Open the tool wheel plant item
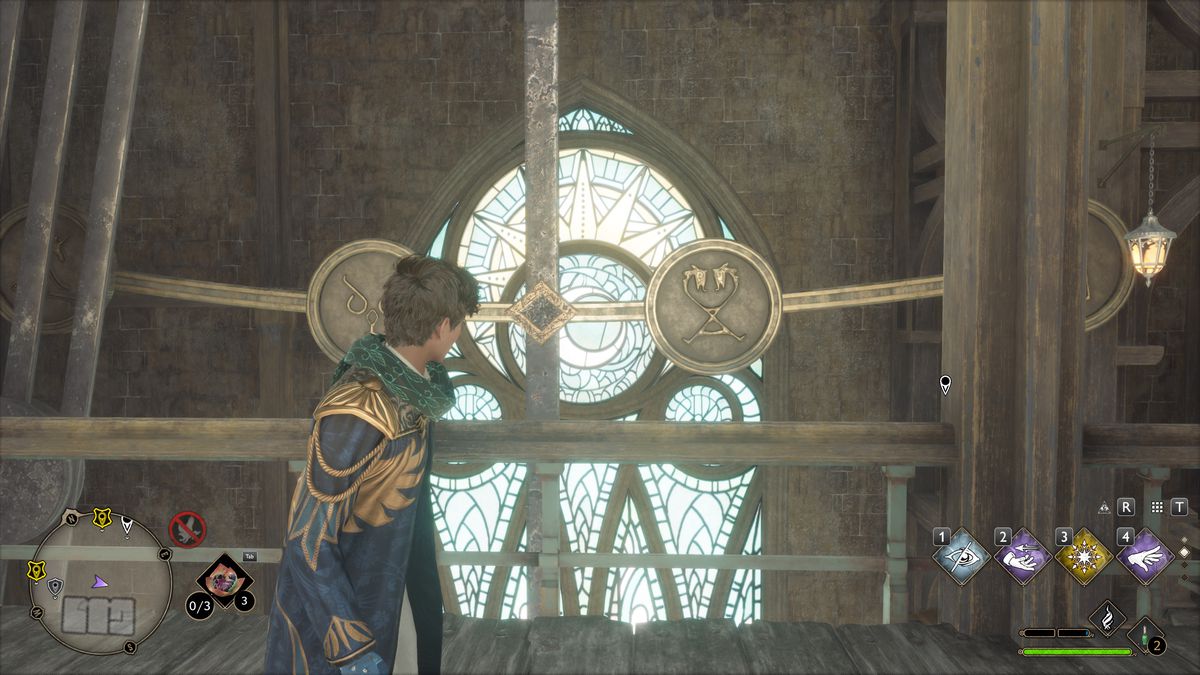Viewport: 1200px width, 675px height. [x=223, y=580]
